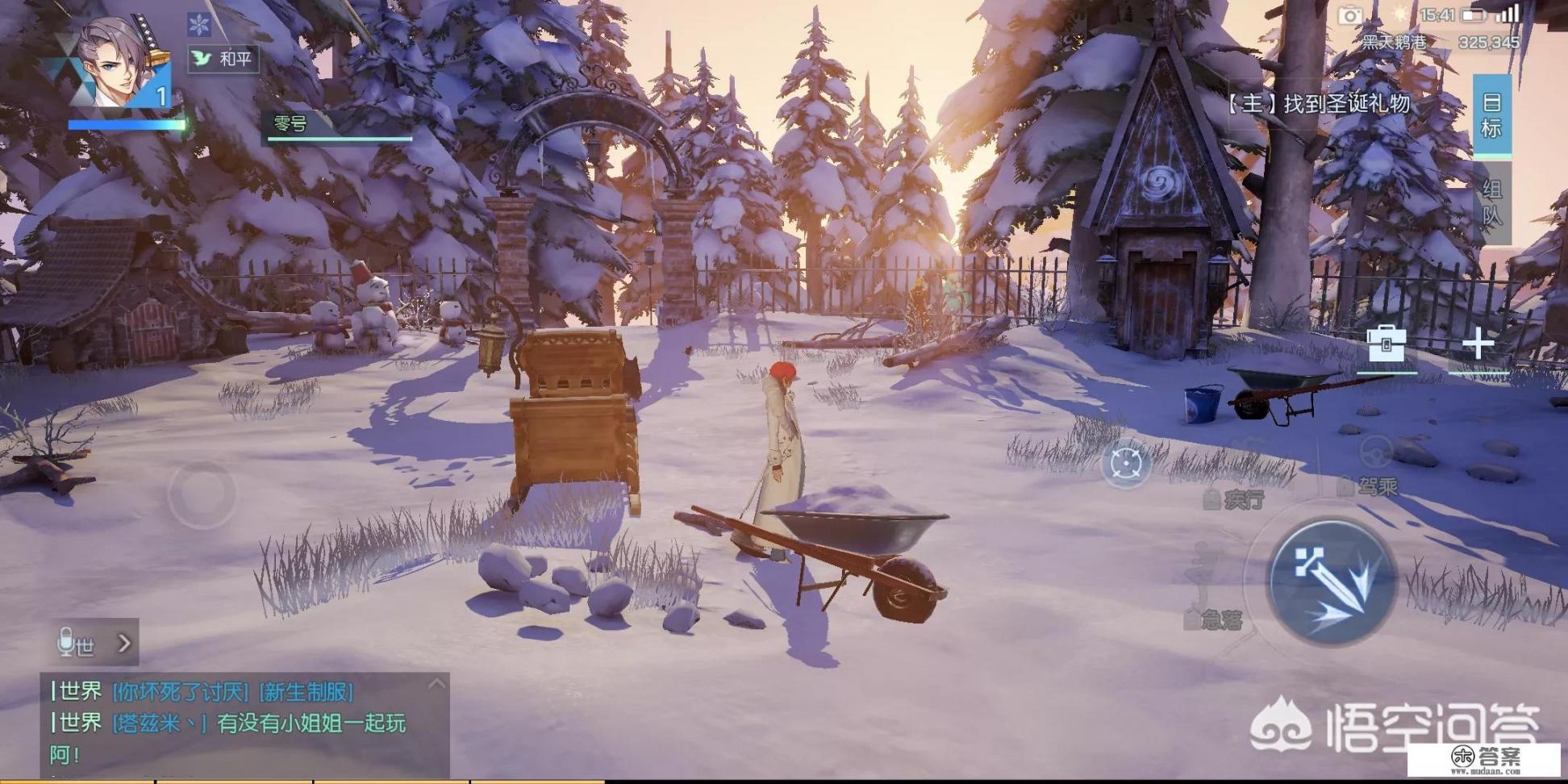Tap the virtual movement joystick
The width and height of the screenshot is (1568, 784).
(x=202, y=490)
